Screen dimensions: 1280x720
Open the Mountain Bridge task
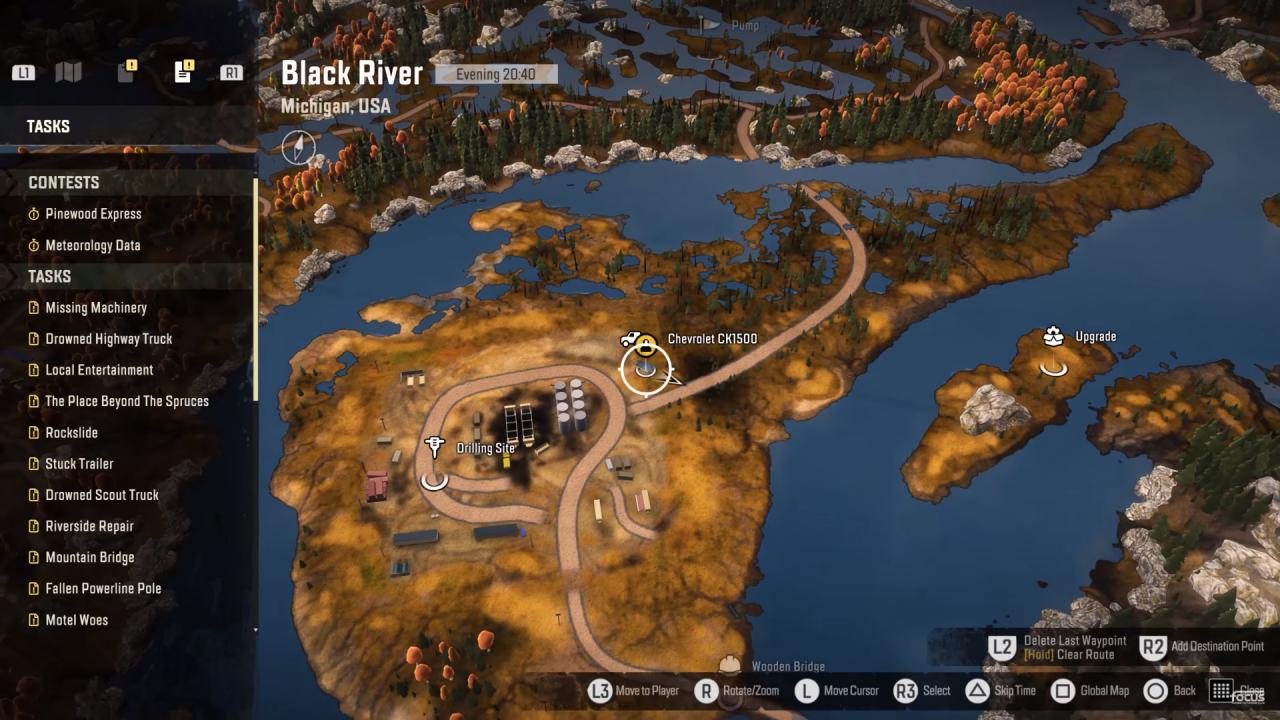[x=89, y=557]
